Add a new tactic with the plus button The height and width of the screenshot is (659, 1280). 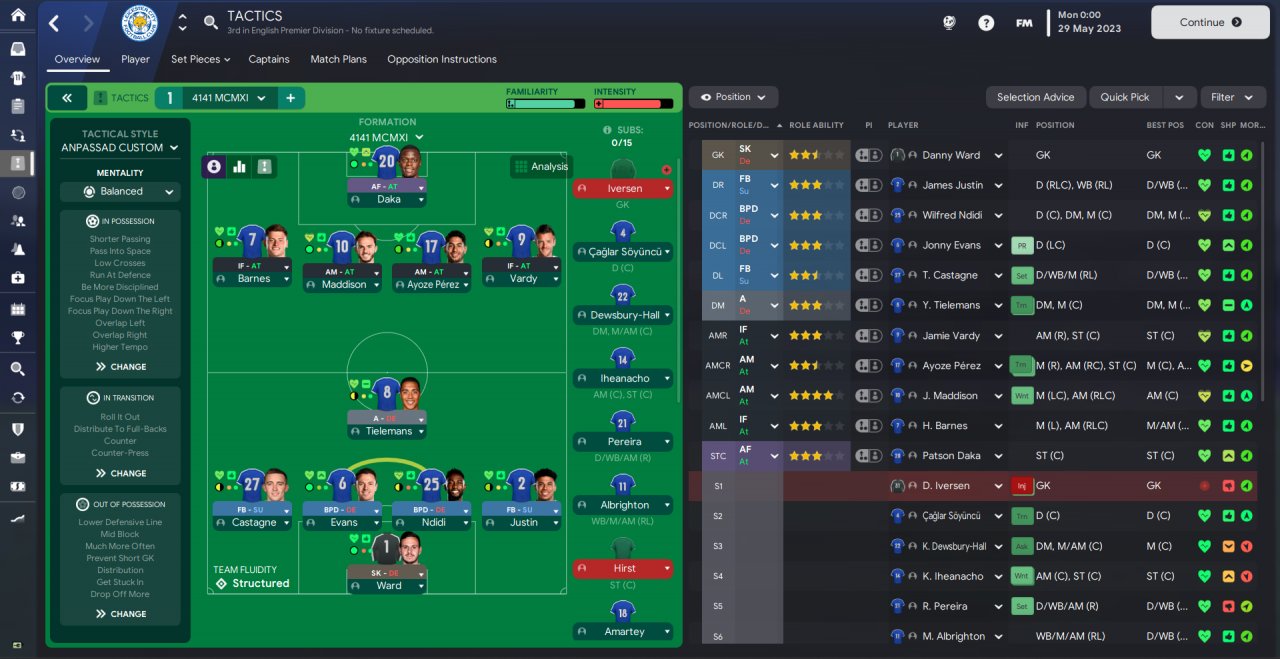pos(291,98)
